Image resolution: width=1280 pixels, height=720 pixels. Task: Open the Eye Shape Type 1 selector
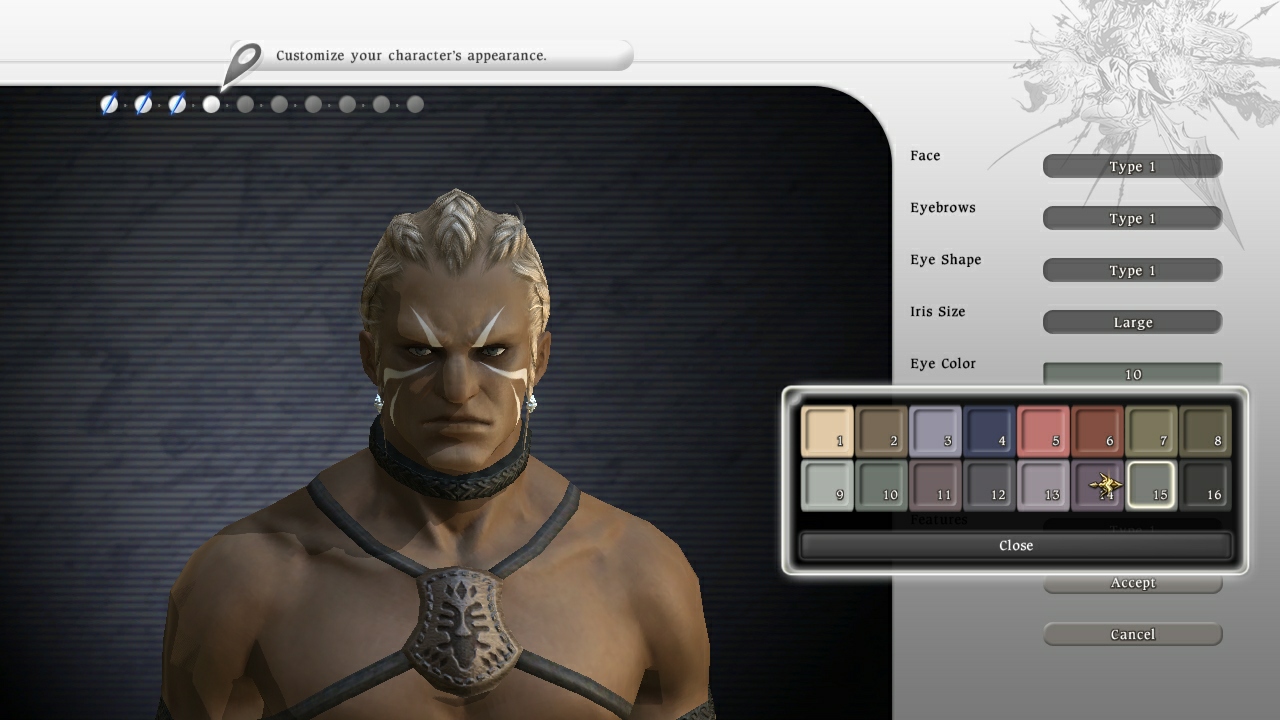pyautogui.click(x=1132, y=270)
